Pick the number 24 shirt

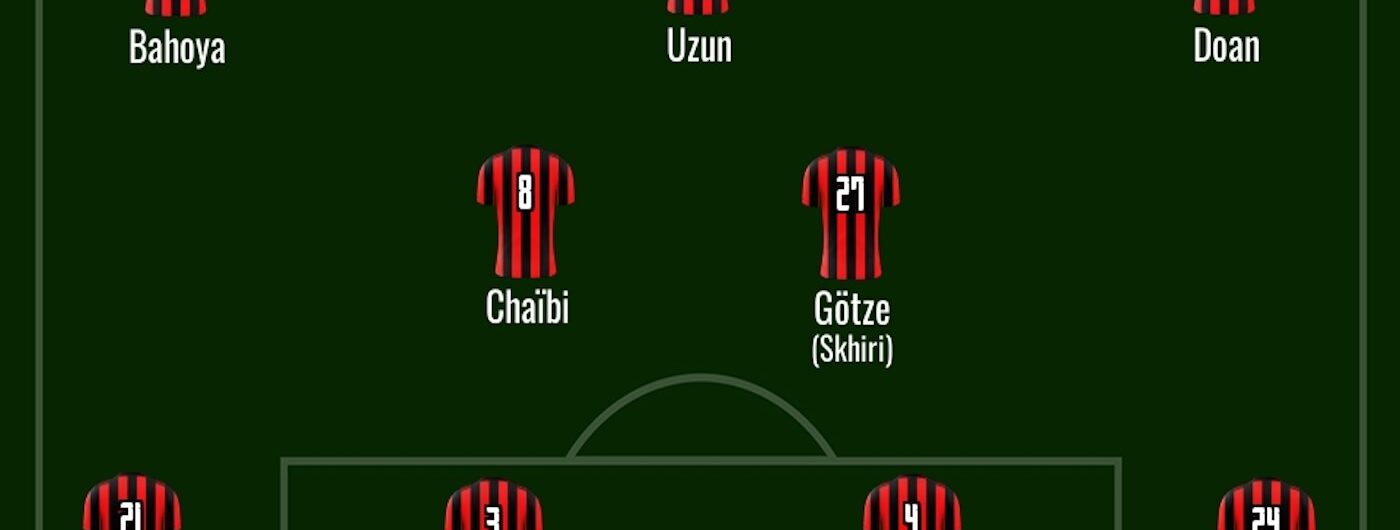[x=1266, y=508]
